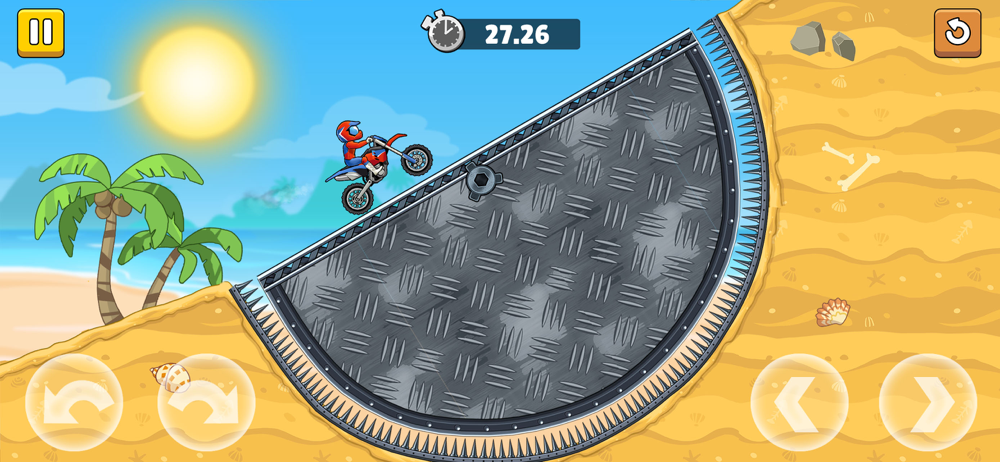
Task: Restart the level with the orange arrow button
Action: point(957,33)
